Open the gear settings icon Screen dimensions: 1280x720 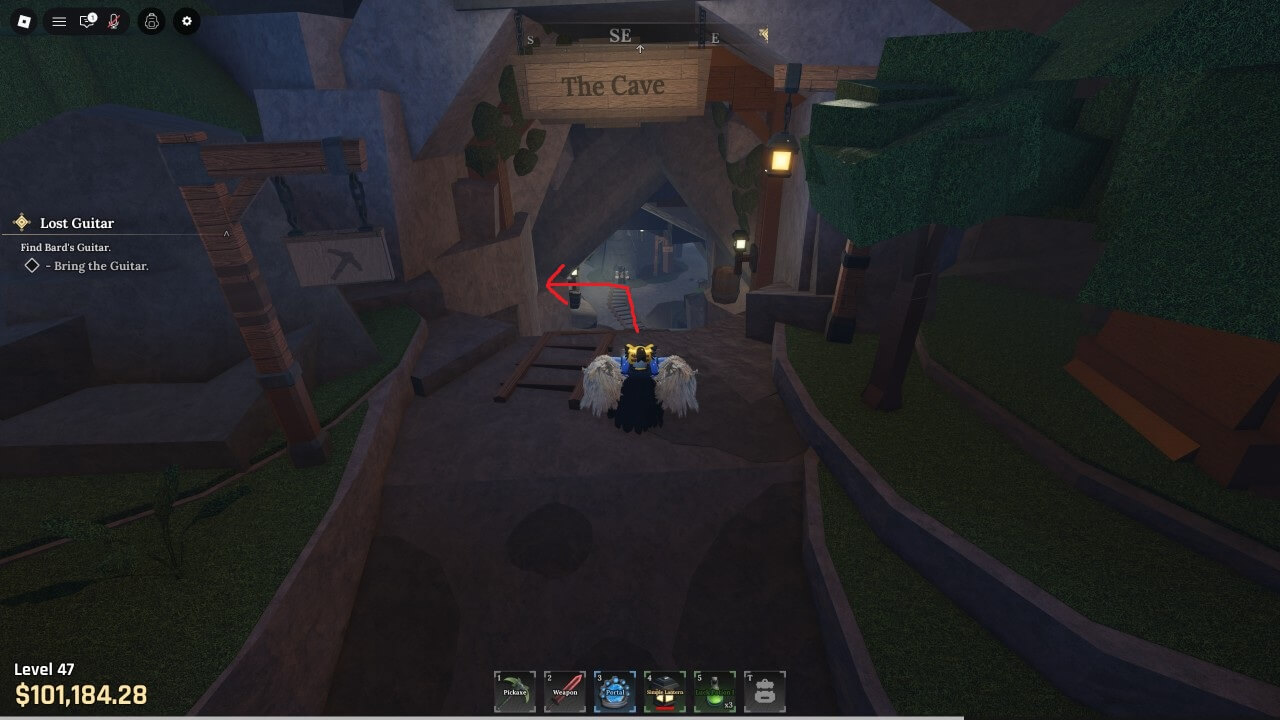point(186,21)
